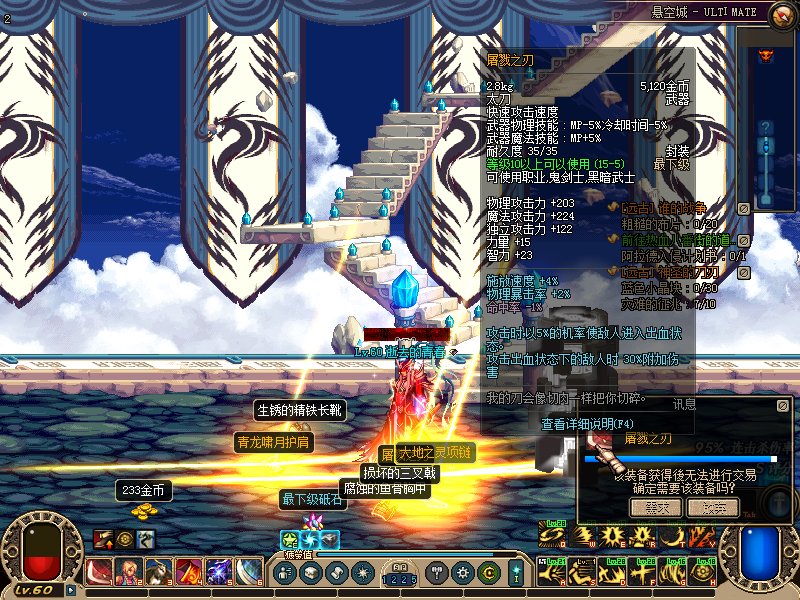Expand the arrow next to Lv.60
The height and width of the screenshot is (600, 800).
coord(70,590)
